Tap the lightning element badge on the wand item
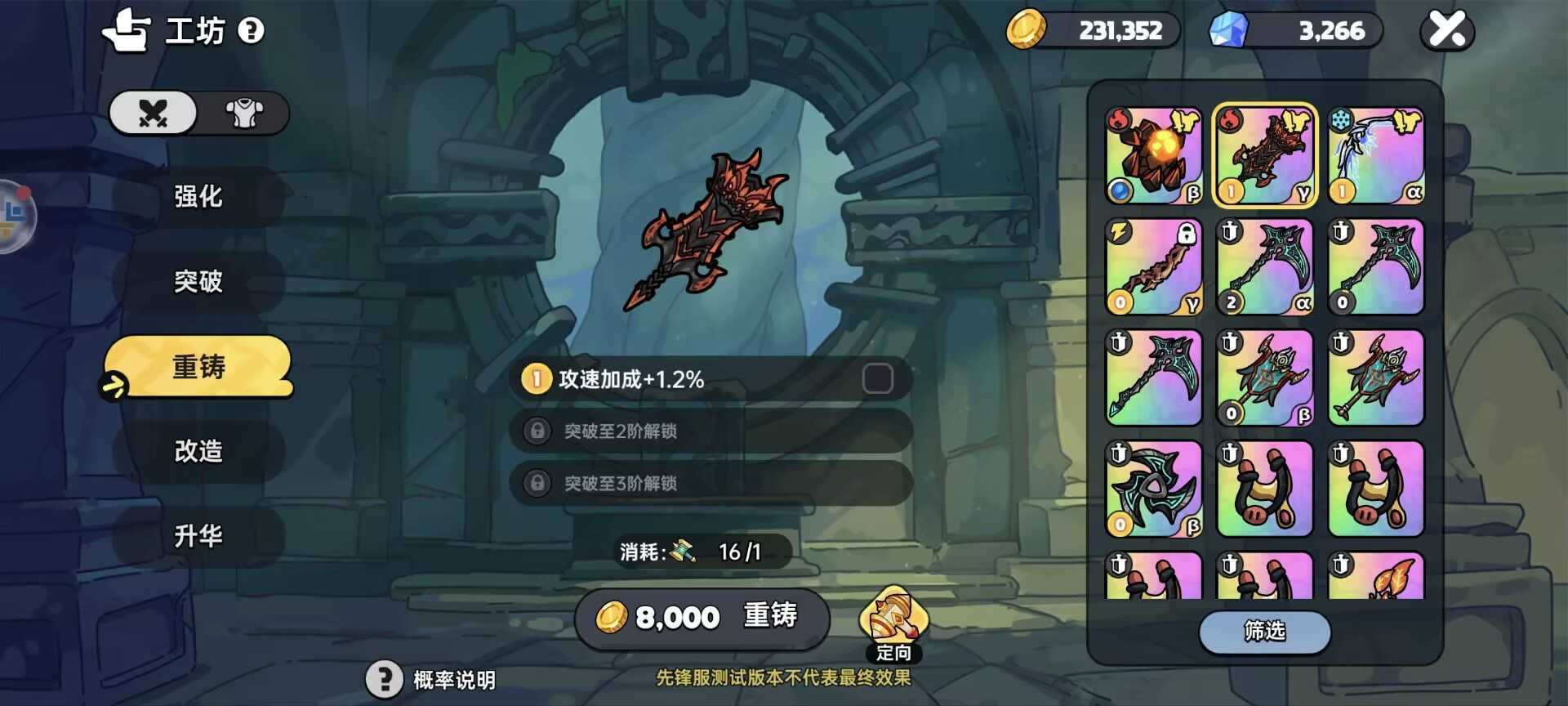1568x706 pixels. pyautogui.click(x=1119, y=233)
